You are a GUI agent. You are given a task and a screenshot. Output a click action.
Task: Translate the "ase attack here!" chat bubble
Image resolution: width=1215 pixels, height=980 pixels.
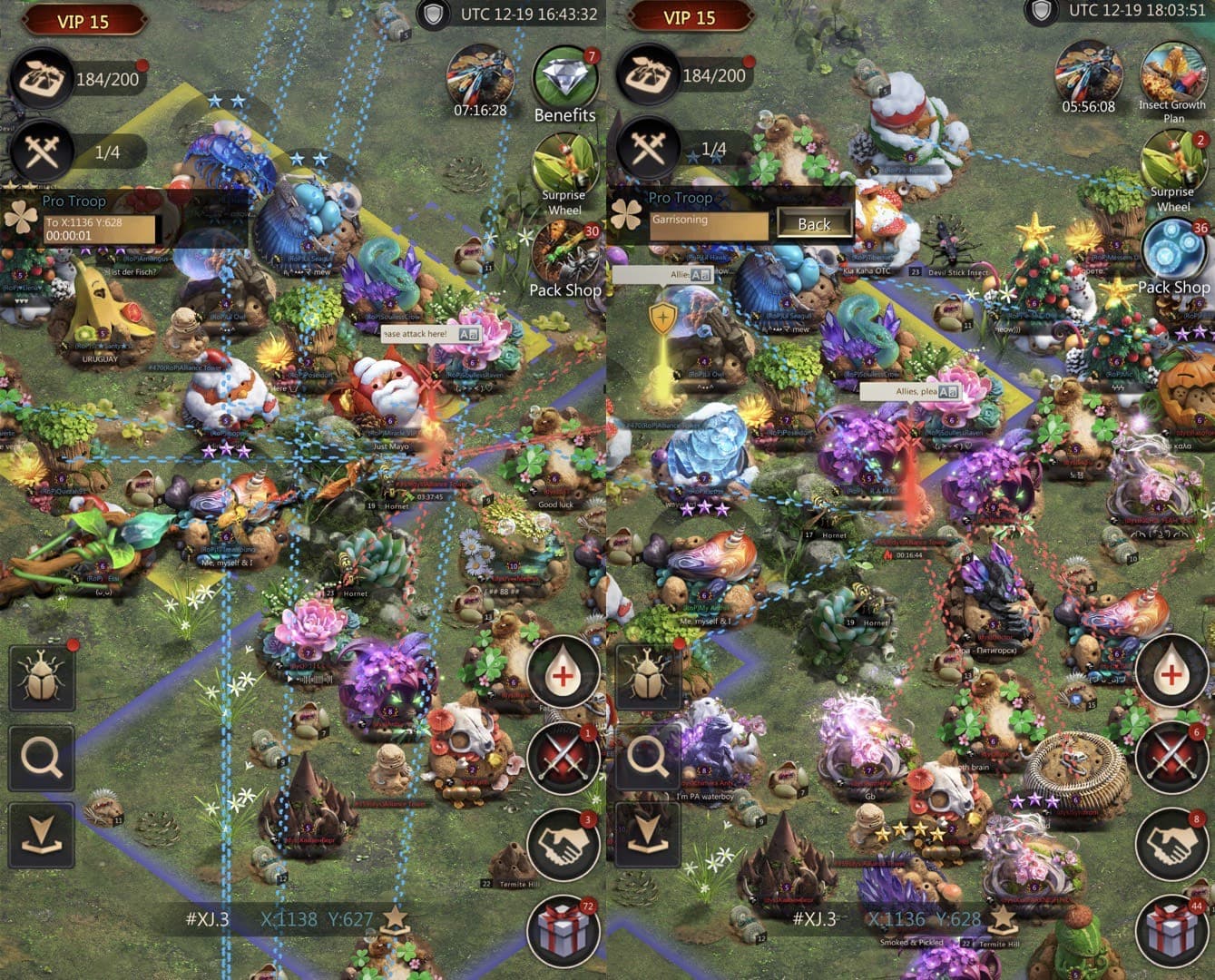[x=468, y=334]
